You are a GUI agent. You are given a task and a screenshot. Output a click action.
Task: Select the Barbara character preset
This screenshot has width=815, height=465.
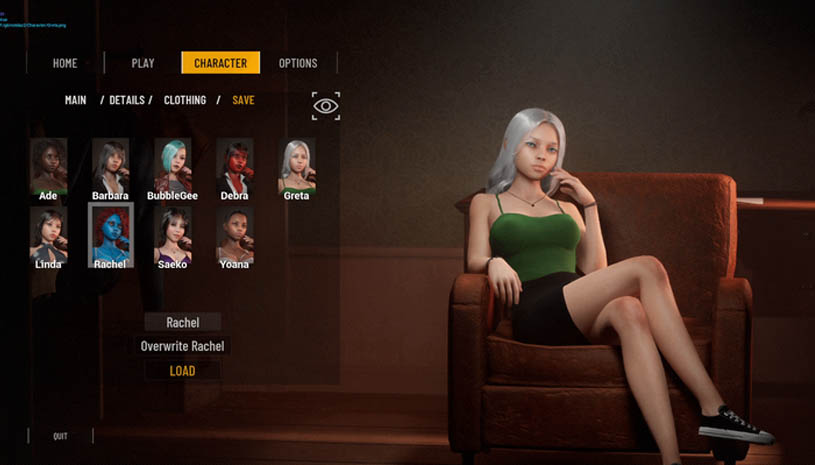110,165
